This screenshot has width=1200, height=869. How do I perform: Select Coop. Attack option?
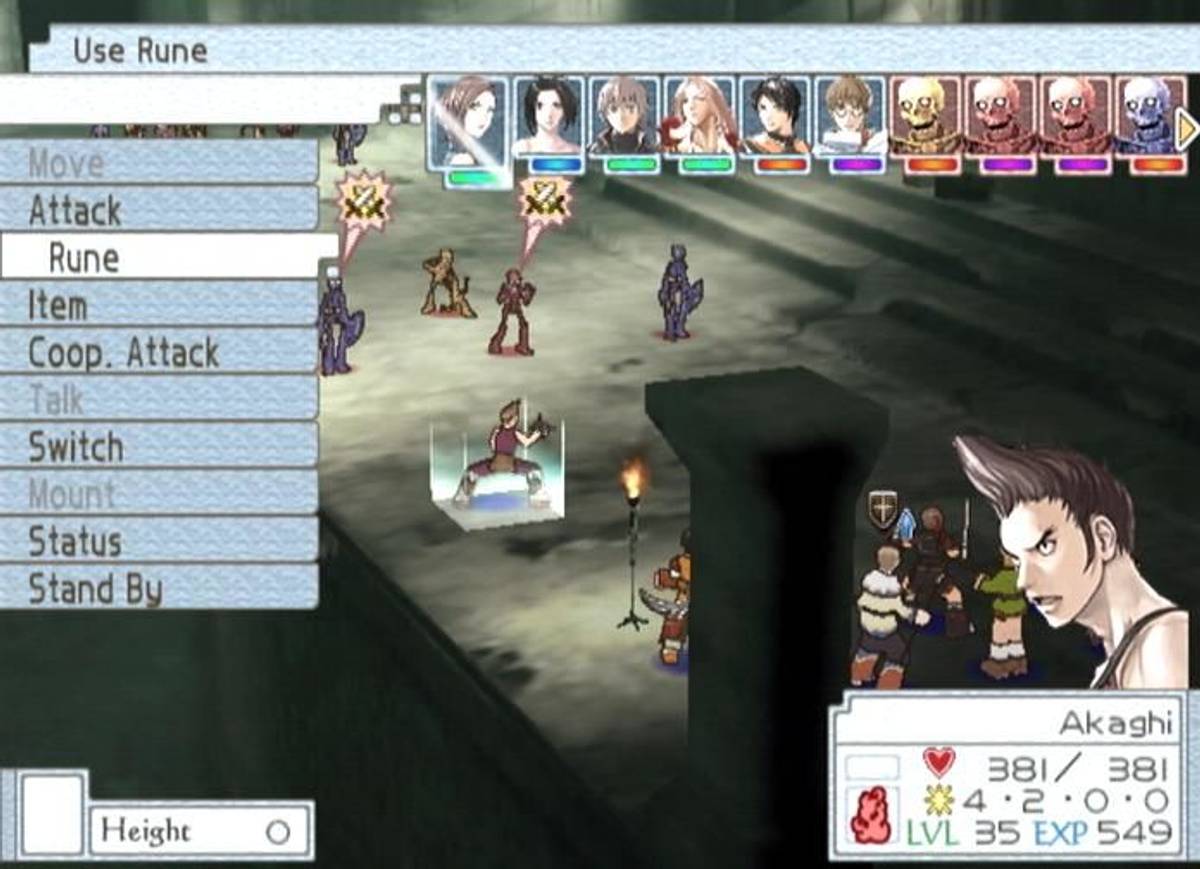point(160,353)
